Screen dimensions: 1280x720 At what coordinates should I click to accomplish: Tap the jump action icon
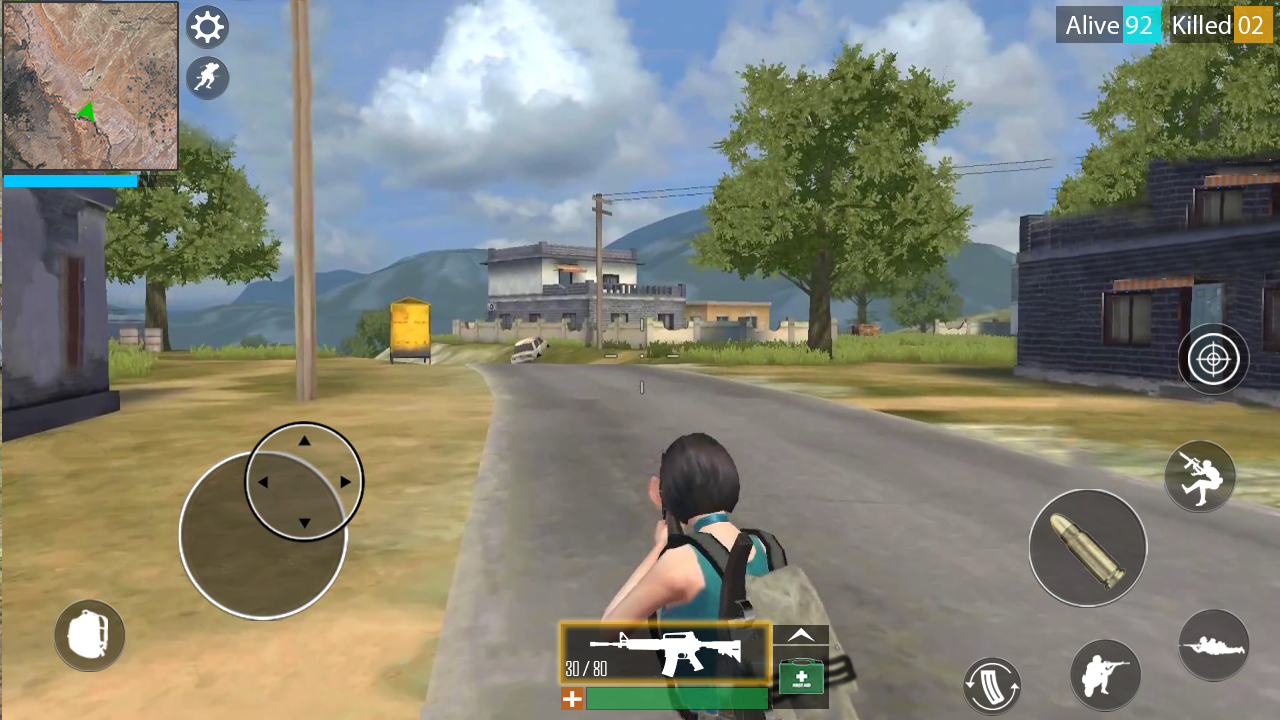pos(1199,476)
